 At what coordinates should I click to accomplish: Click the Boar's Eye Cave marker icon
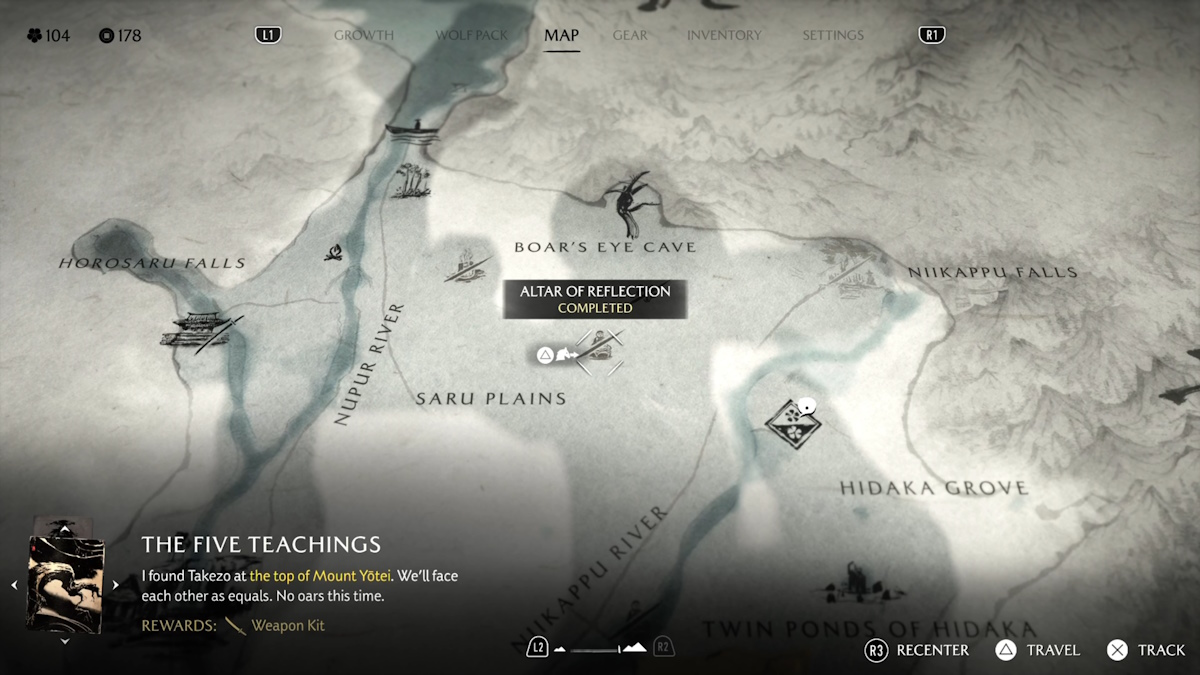[x=631, y=202]
